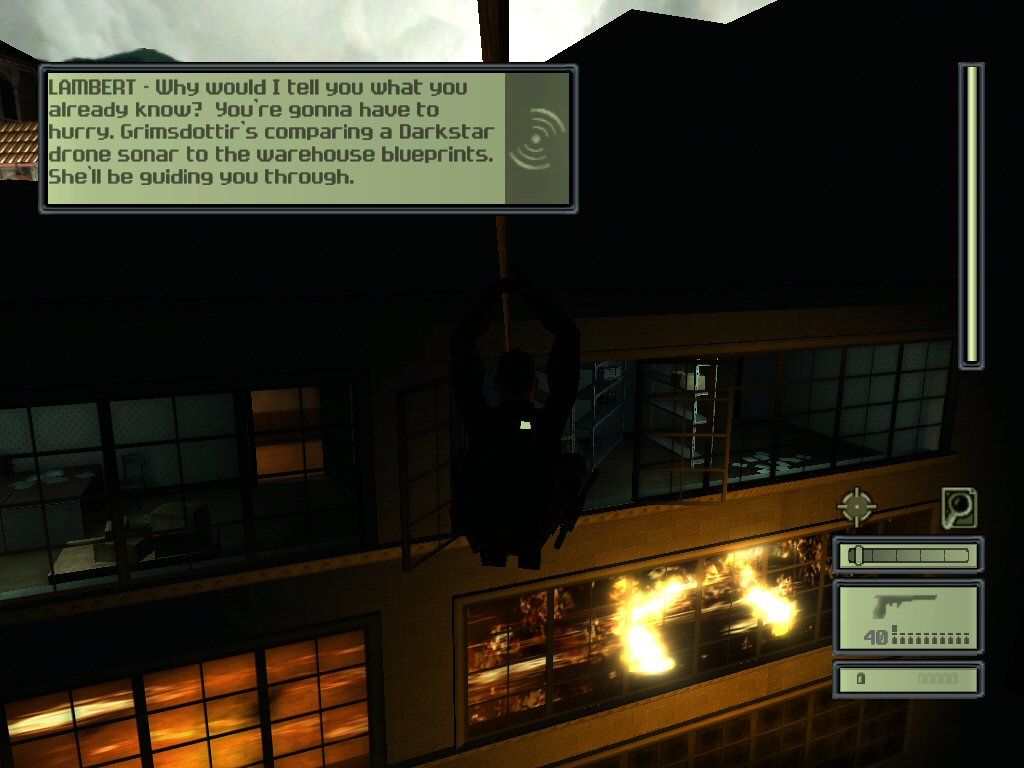Click the crosshair target icon
The image size is (1024, 768).
coord(857,506)
